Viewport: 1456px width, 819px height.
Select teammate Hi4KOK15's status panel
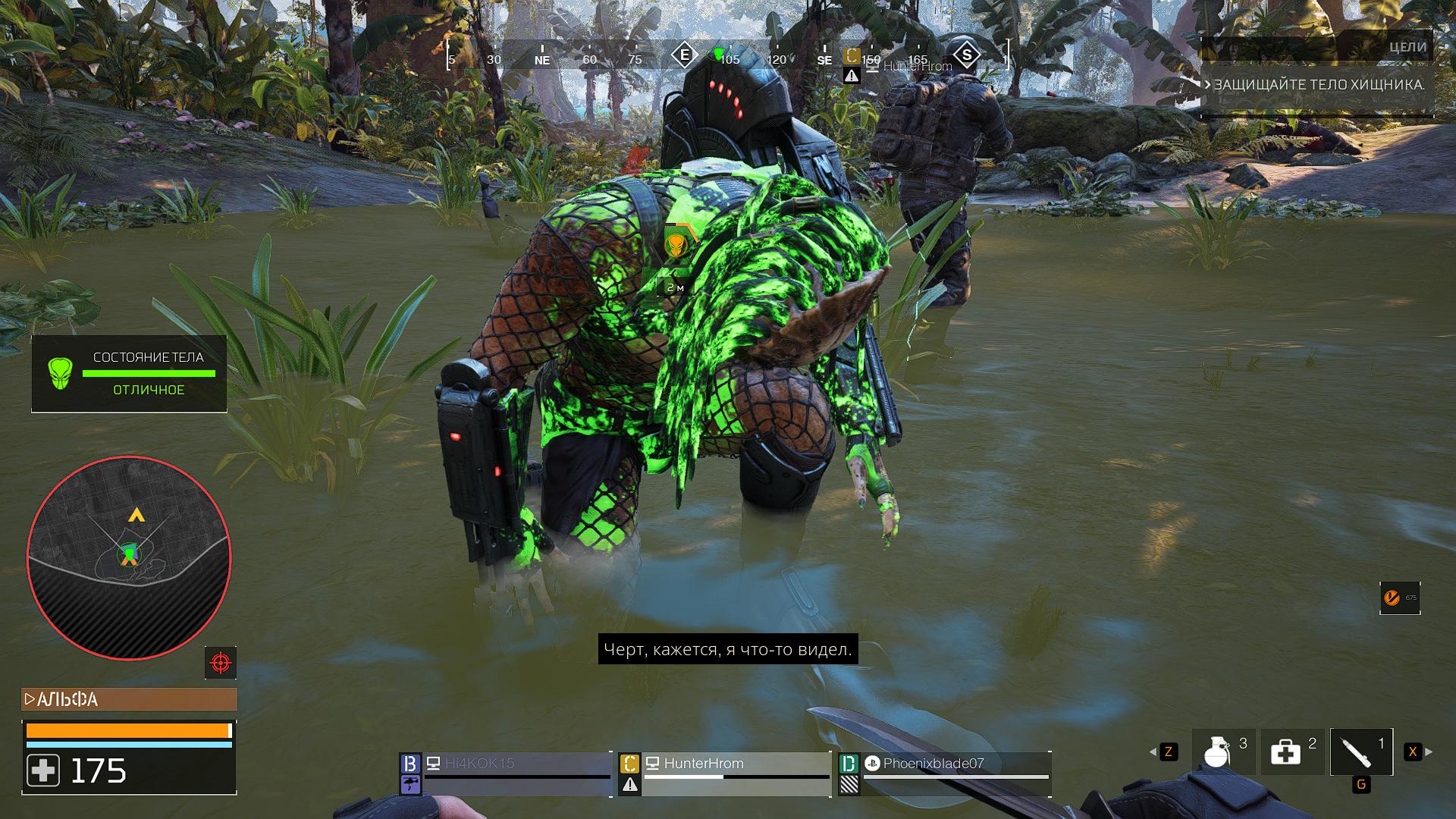click(x=506, y=773)
